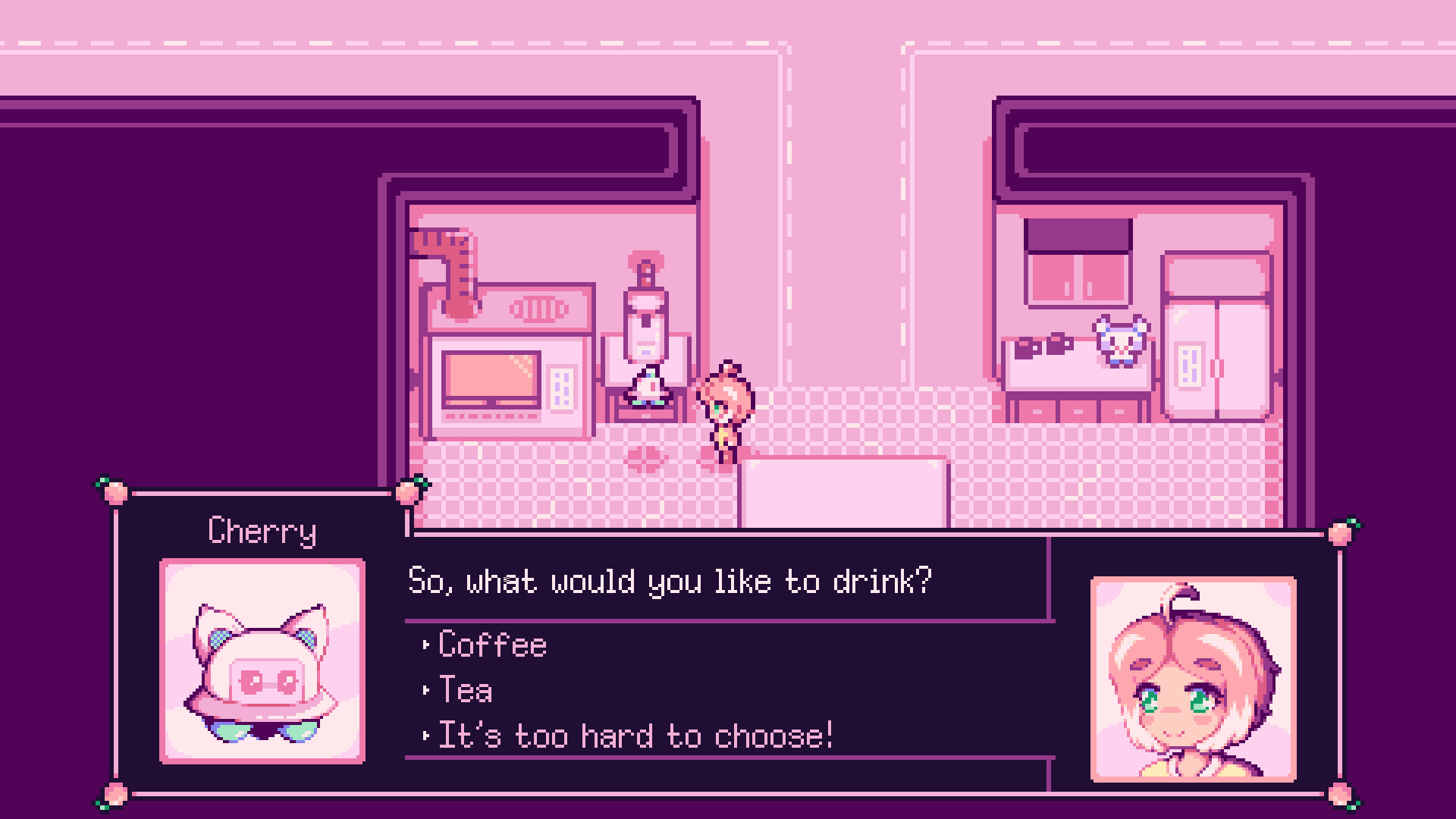Select the Tea dialogue option
Image resolution: width=1456 pixels, height=819 pixels.
pos(465,690)
